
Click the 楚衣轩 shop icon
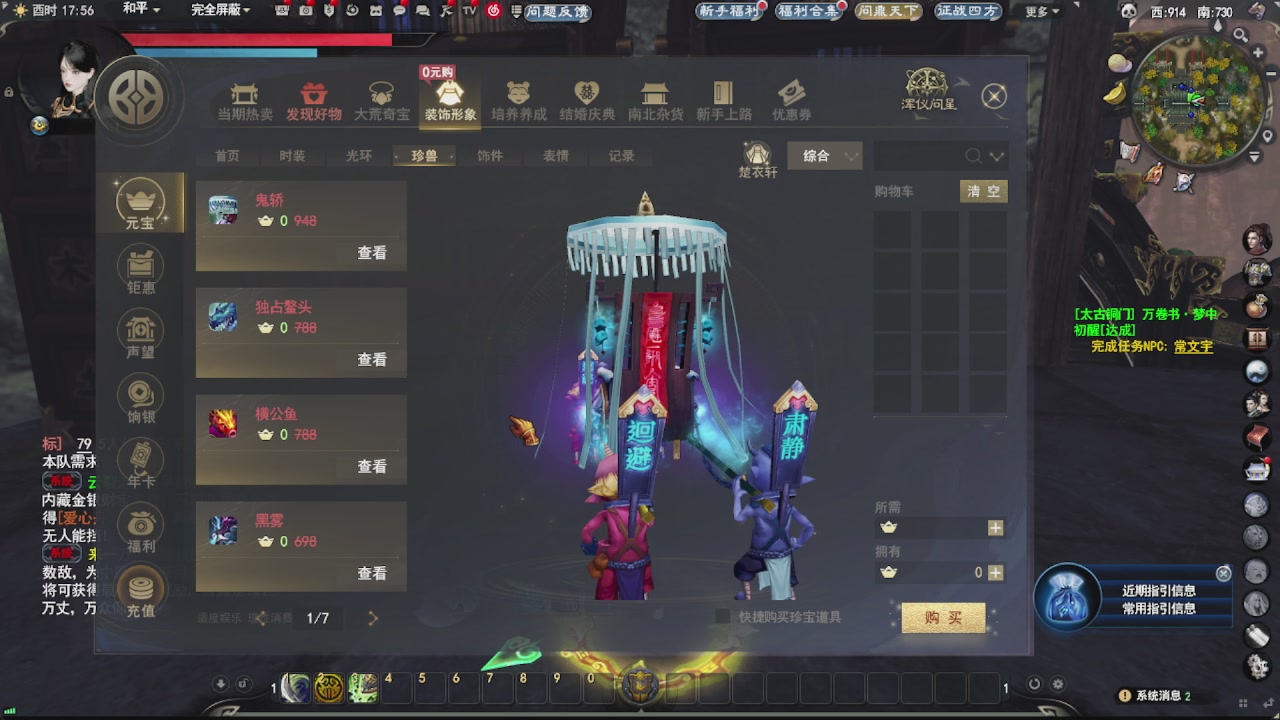click(x=757, y=155)
